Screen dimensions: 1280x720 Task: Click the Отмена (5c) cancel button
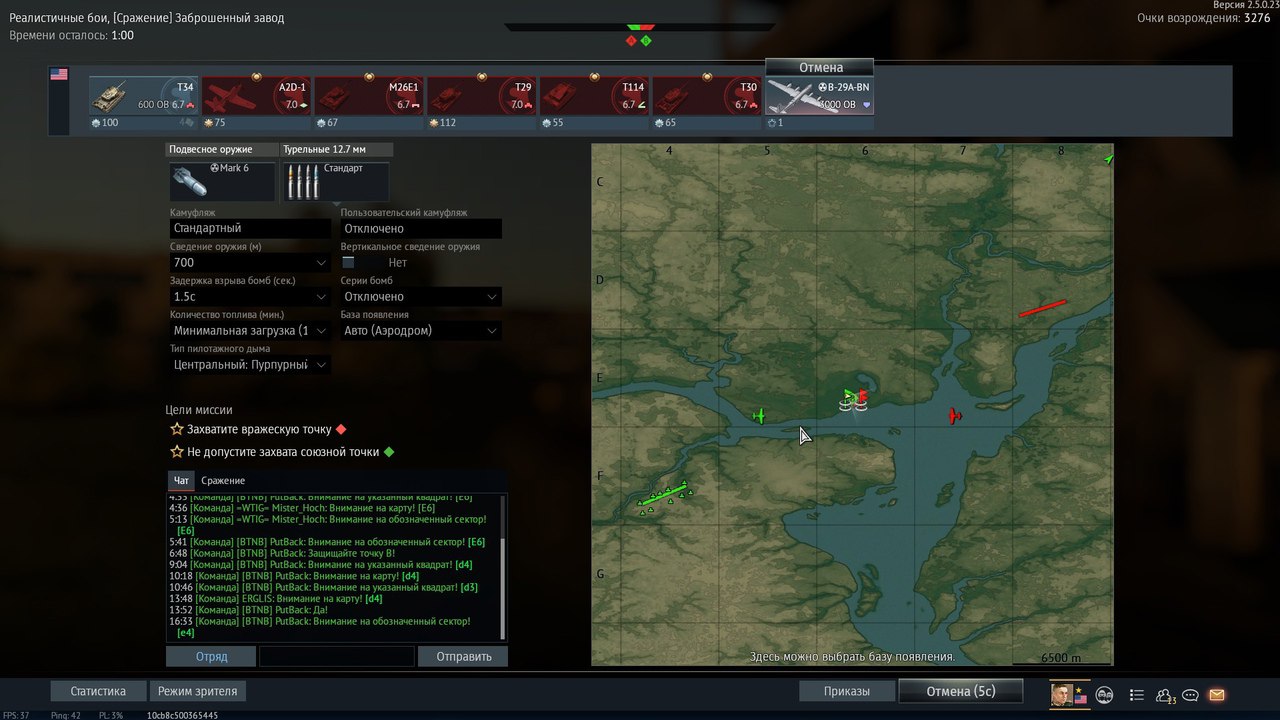click(960, 691)
